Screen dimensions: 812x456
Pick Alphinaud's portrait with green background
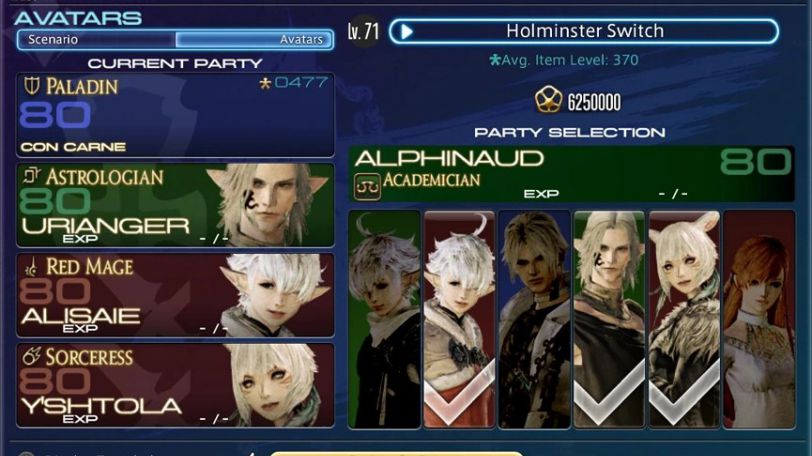pyautogui.click(x=384, y=318)
